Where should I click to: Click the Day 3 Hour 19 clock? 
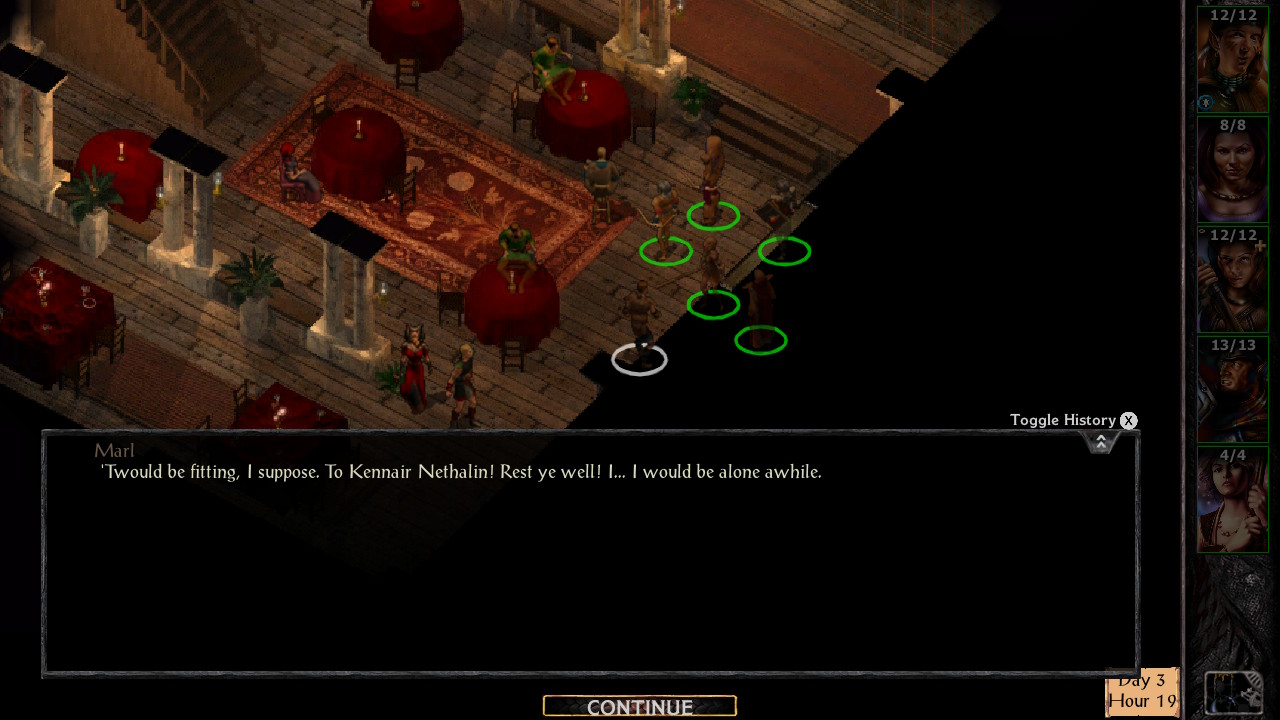[1142, 690]
